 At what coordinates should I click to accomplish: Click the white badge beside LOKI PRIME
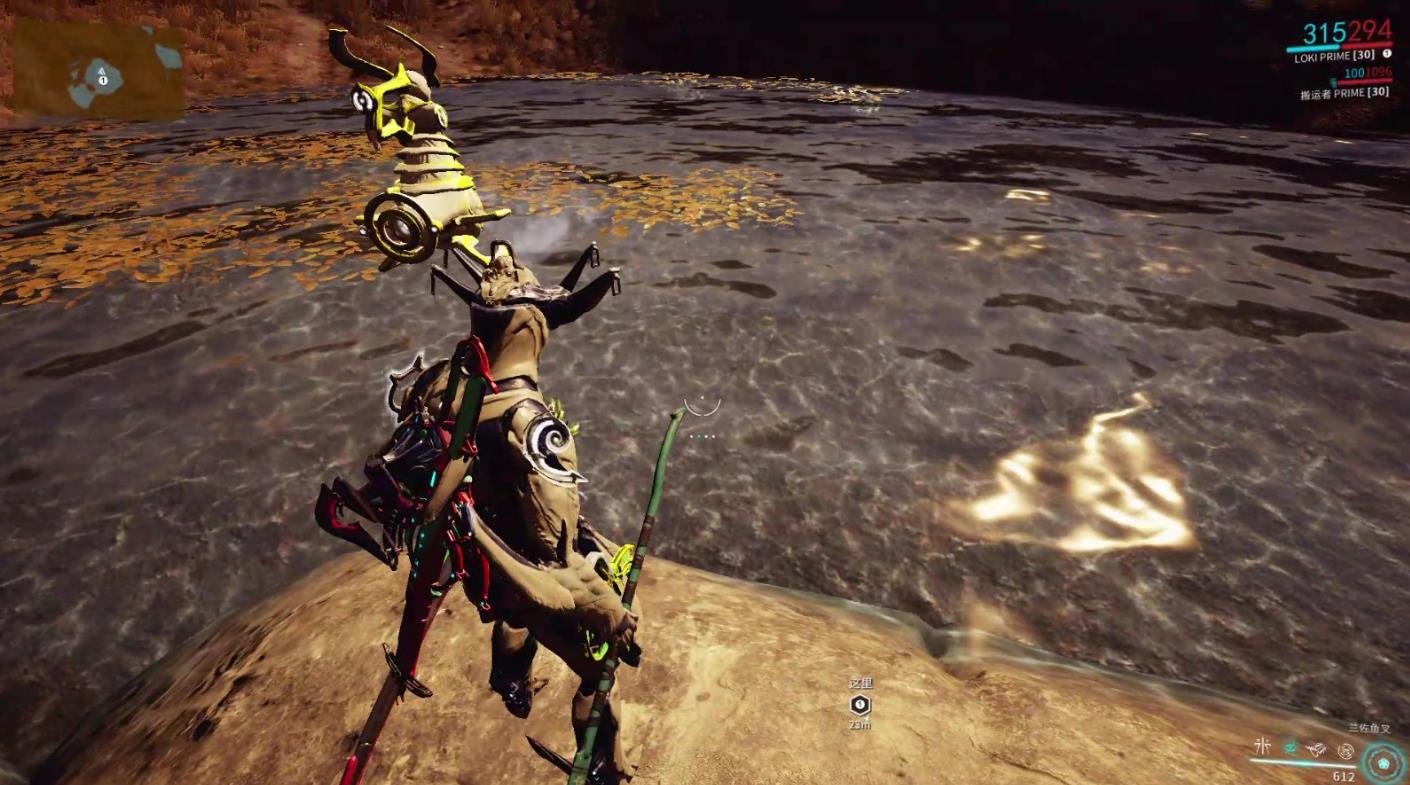(x=1387, y=54)
